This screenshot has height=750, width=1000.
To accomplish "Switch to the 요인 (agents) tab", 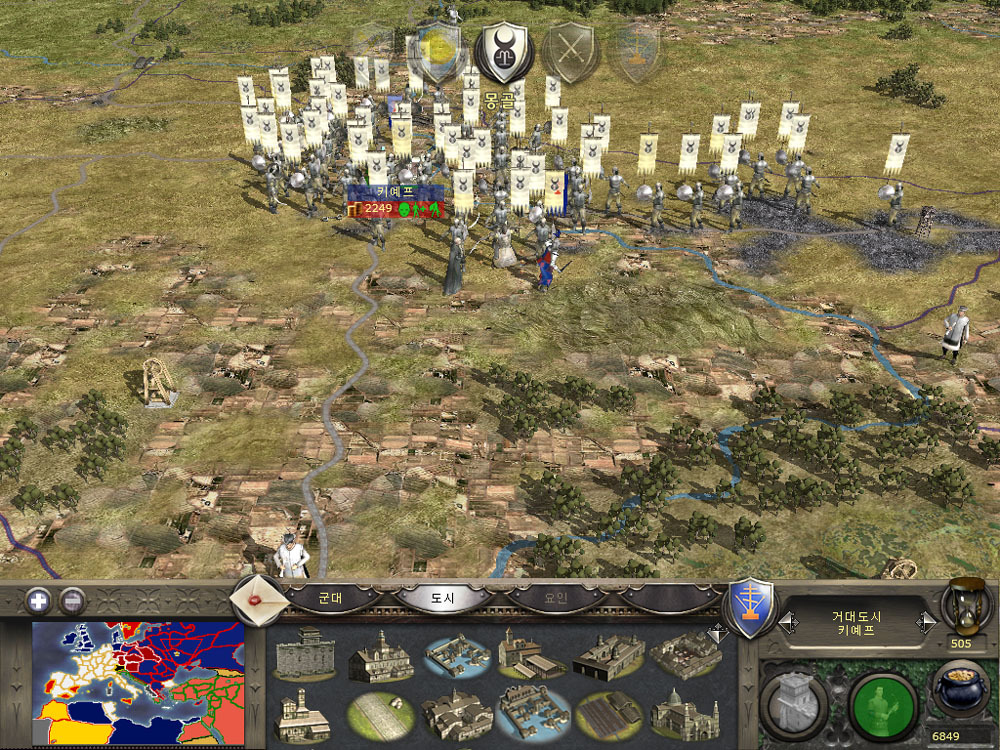I will point(554,599).
